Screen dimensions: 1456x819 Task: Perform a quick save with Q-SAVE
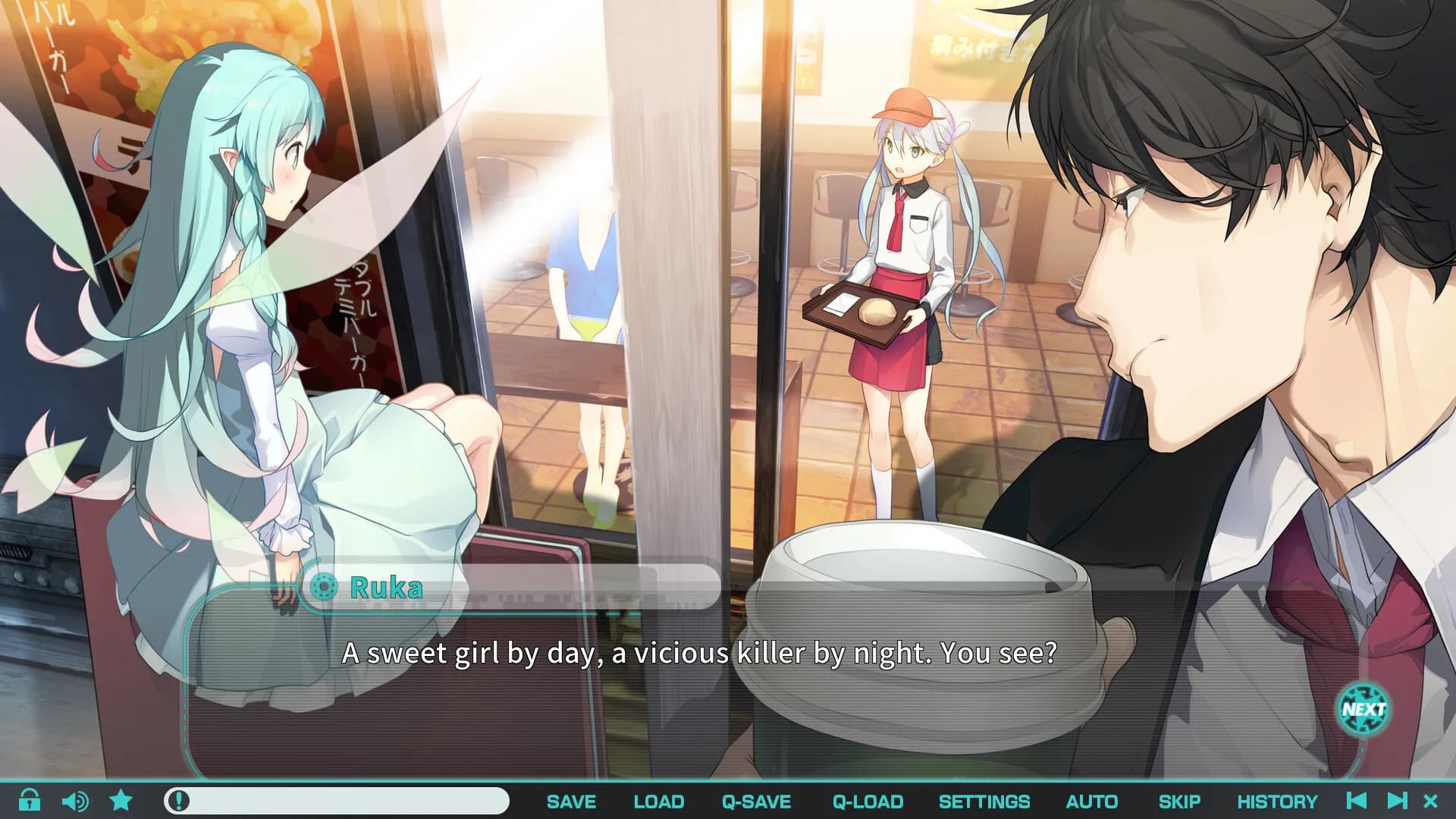(756, 802)
